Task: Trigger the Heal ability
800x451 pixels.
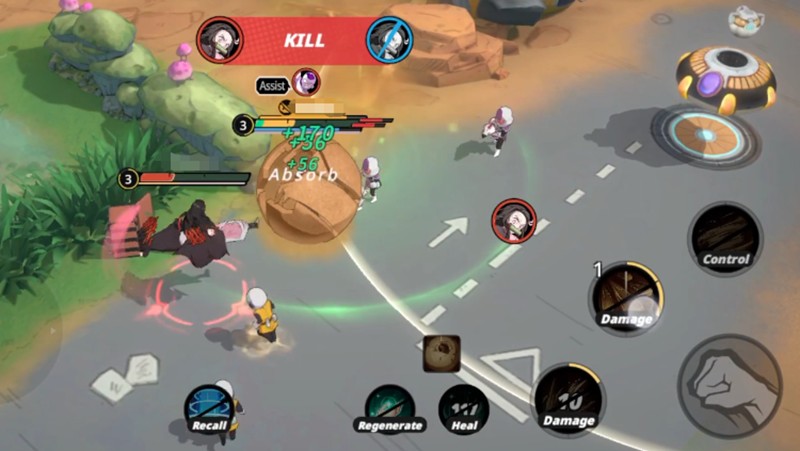Action: click(x=464, y=407)
